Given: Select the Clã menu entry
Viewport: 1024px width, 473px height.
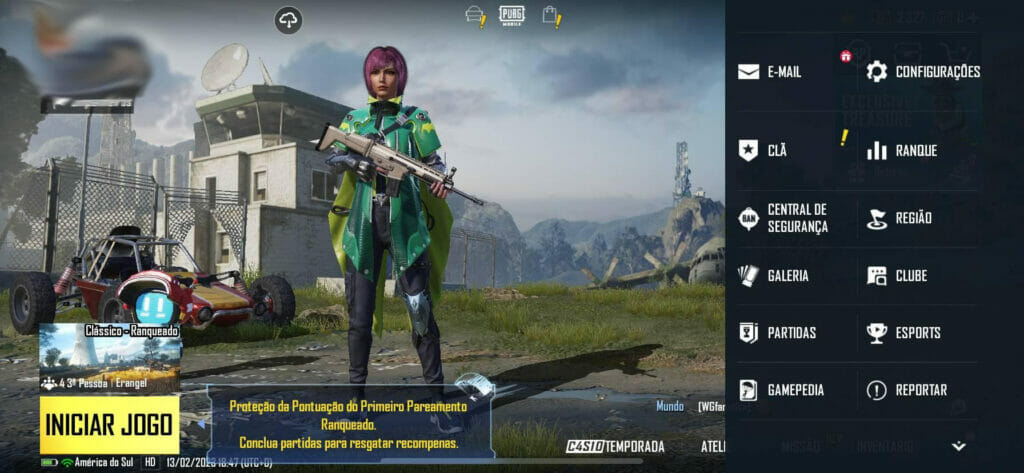Looking at the screenshot, I should tap(763, 151).
